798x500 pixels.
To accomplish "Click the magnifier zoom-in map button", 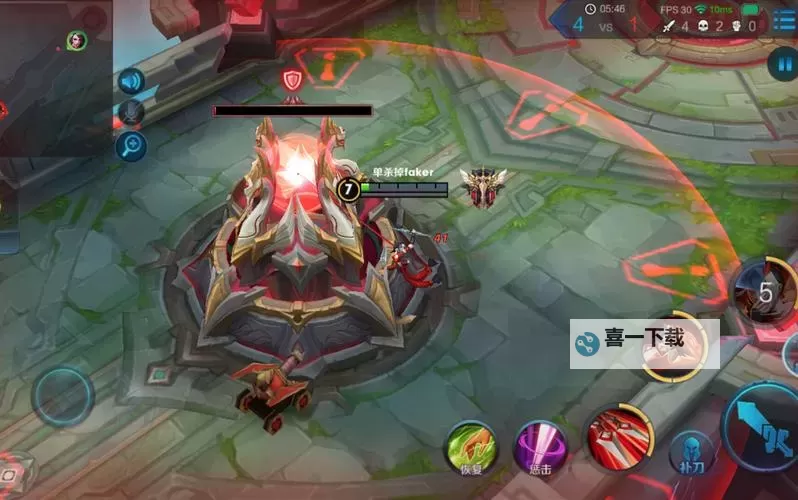I will pyautogui.click(x=131, y=146).
